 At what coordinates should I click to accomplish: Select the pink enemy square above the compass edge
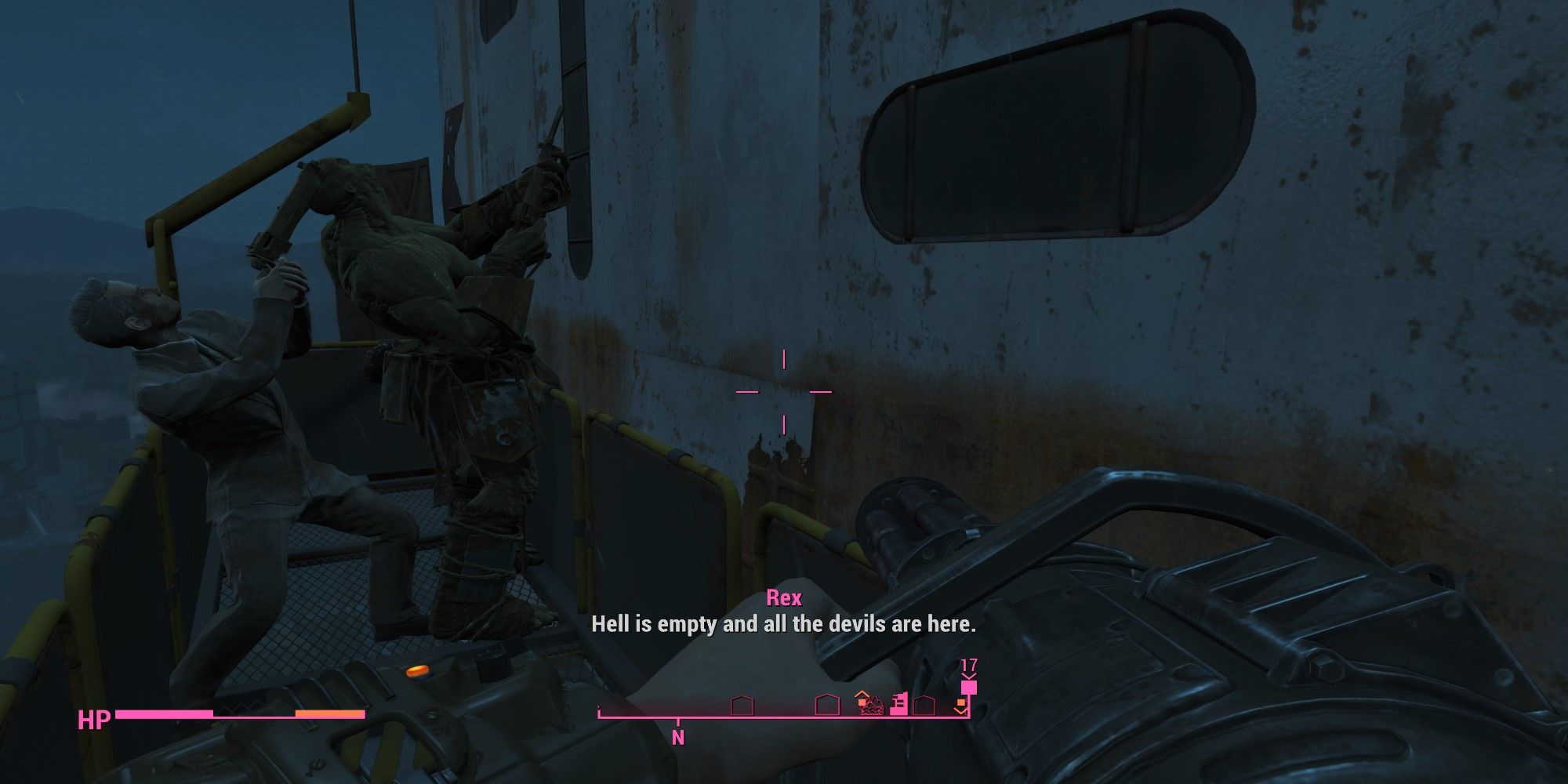click(968, 688)
